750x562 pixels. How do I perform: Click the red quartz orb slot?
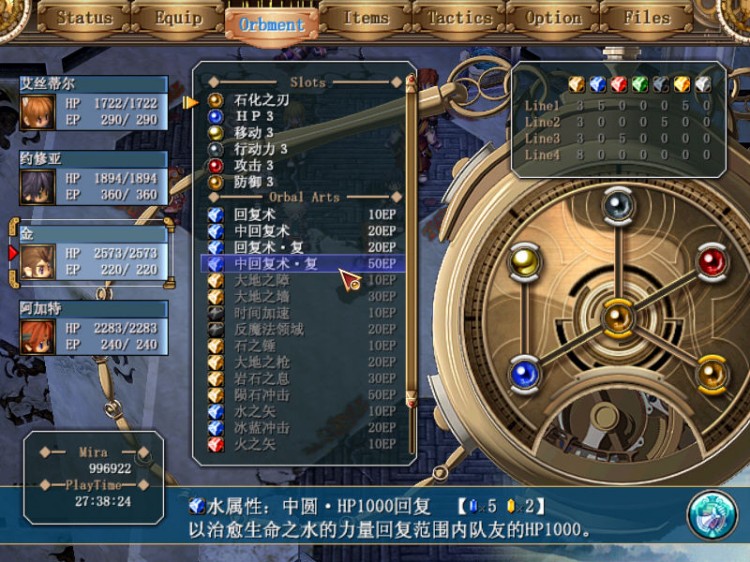point(711,262)
